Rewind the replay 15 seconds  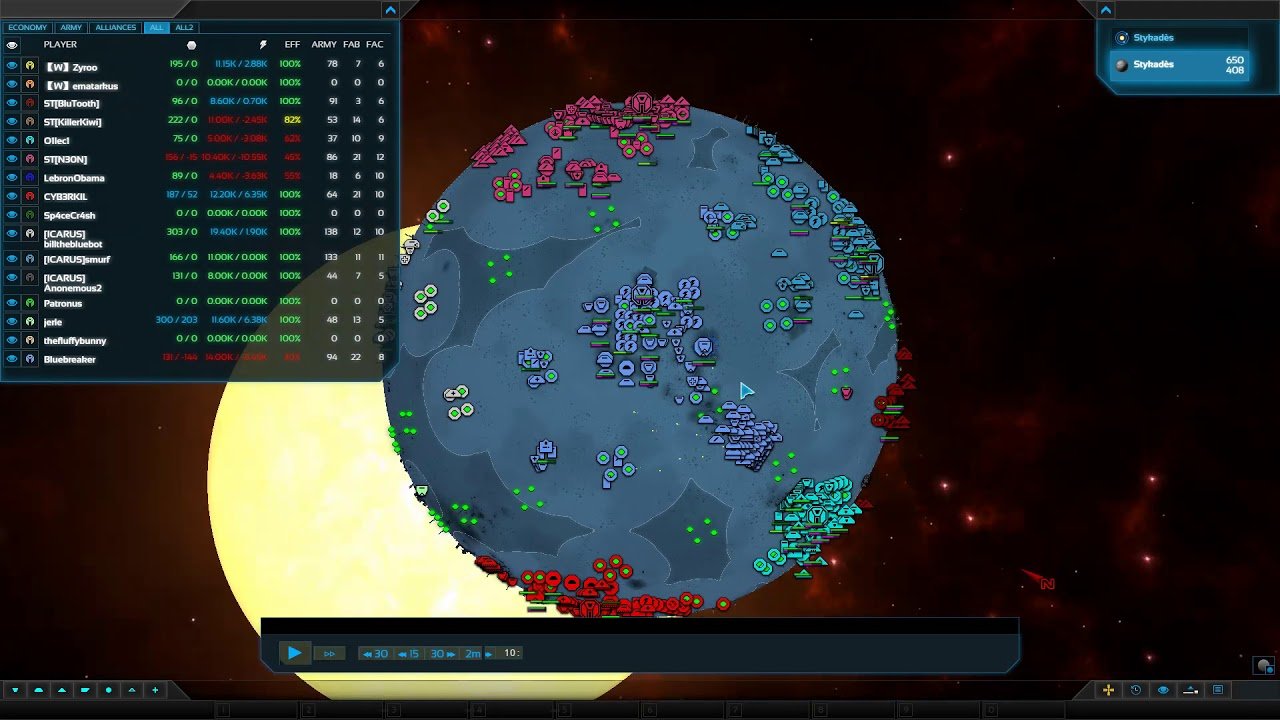pyautogui.click(x=408, y=653)
